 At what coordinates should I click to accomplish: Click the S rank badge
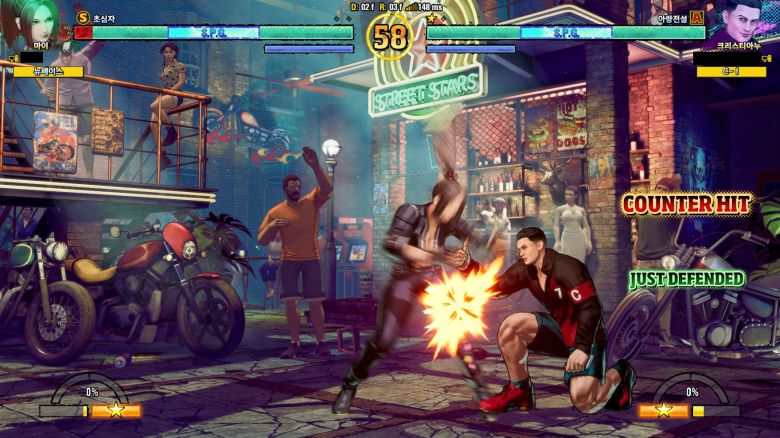[x=82, y=17]
